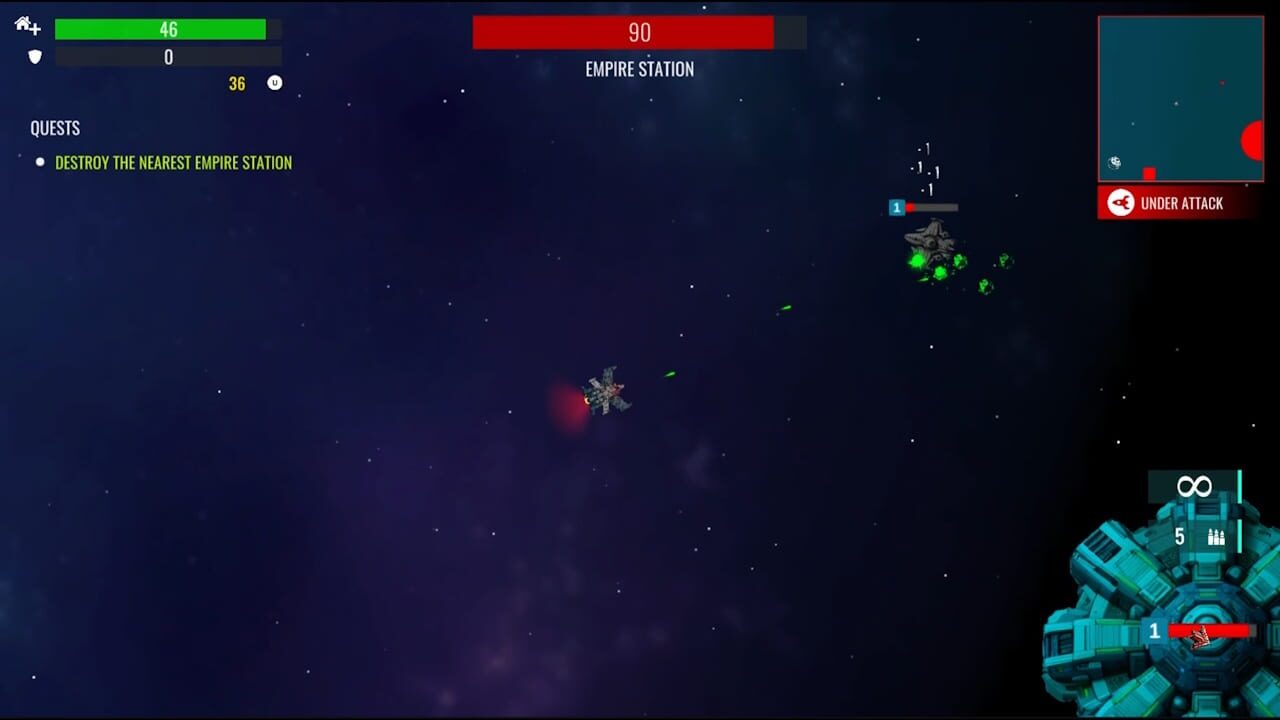Select the small ship marker on the minimap
This screenshot has width=1280, height=720.
tap(1115, 163)
